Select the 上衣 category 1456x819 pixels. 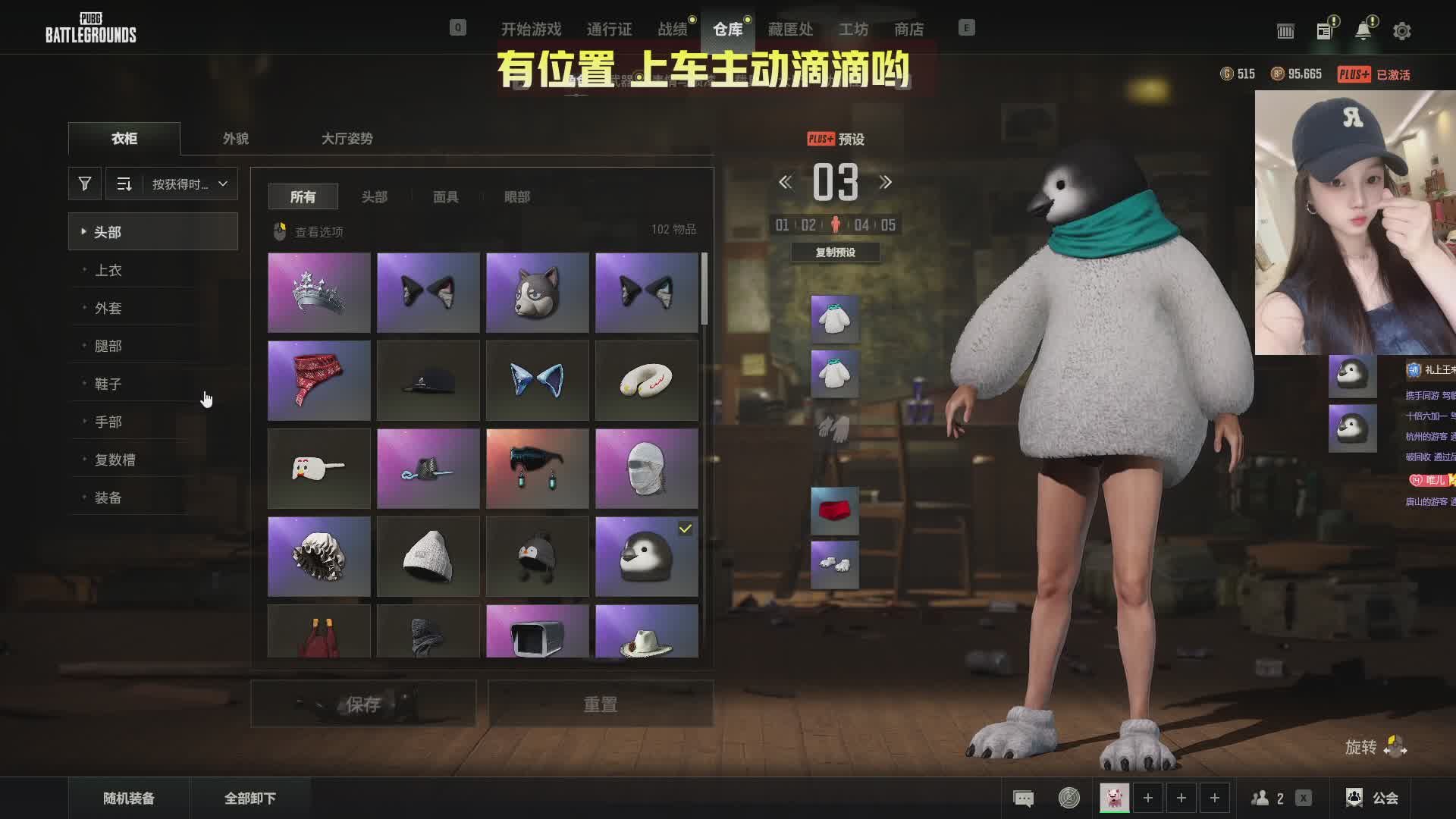(108, 270)
